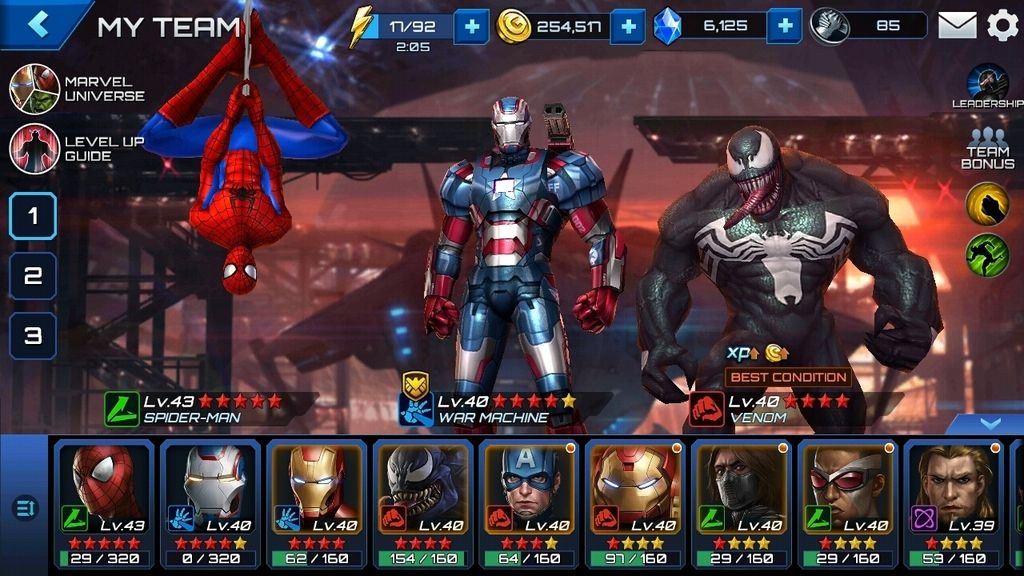This screenshot has width=1024, height=576.
Task: Switch to team slot 3
Action: pos(33,336)
